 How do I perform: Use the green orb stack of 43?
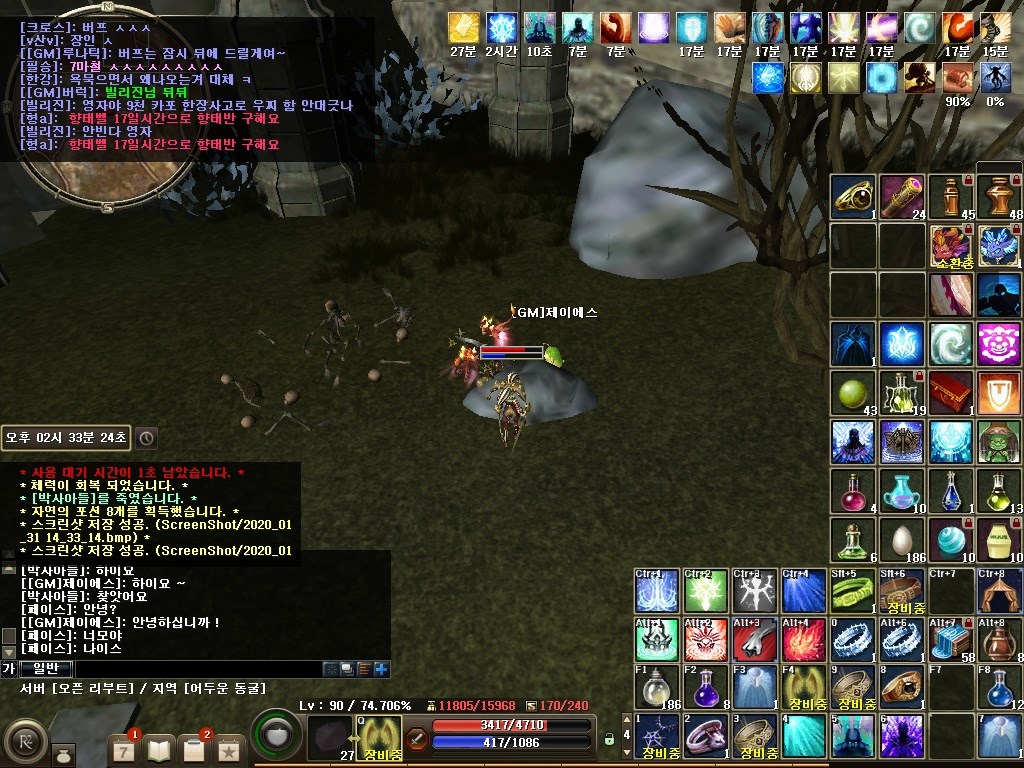(x=853, y=392)
